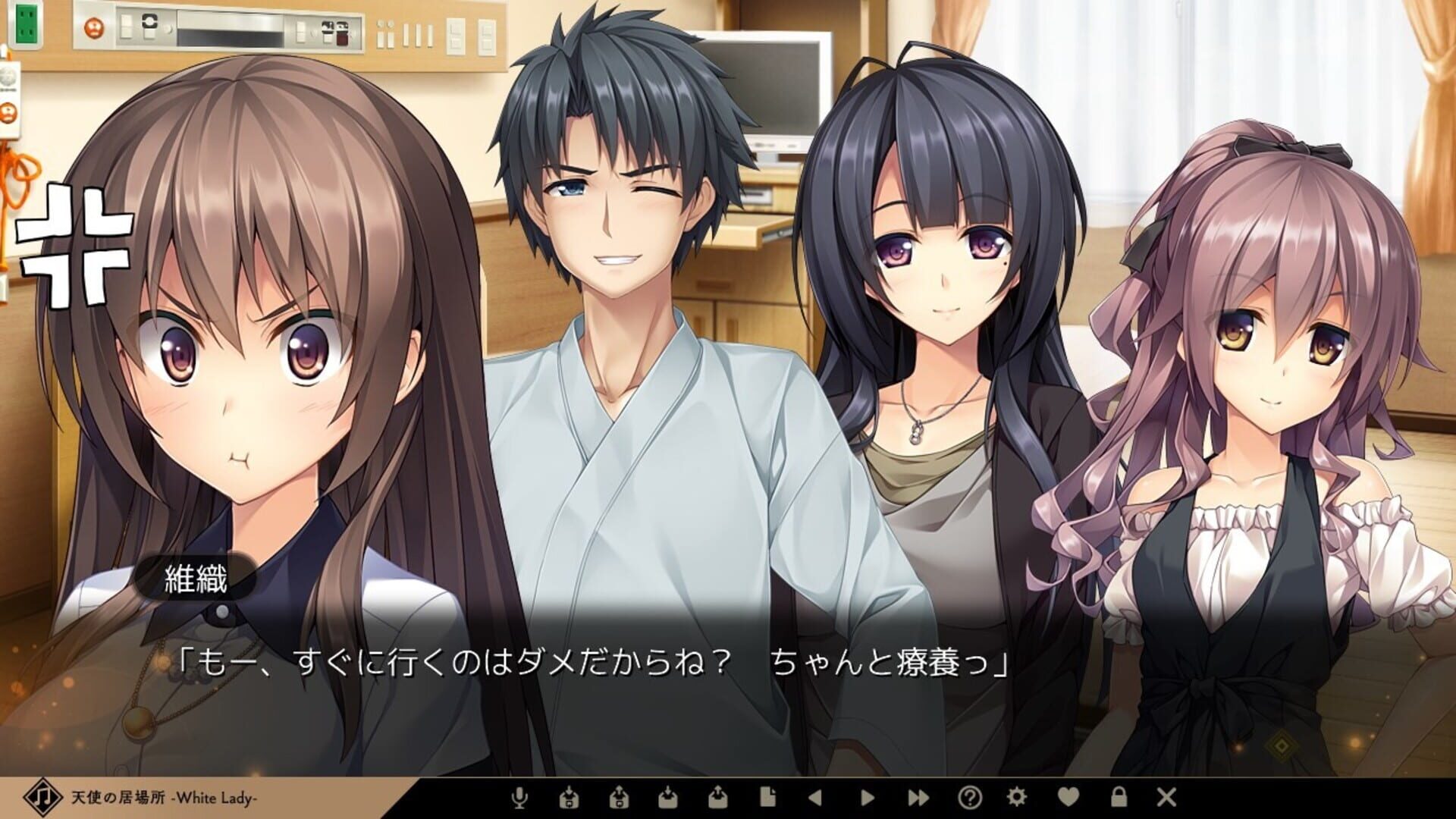The image size is (1456, 819).
Task: Open the save menu icon
Action: coord(668,798)
